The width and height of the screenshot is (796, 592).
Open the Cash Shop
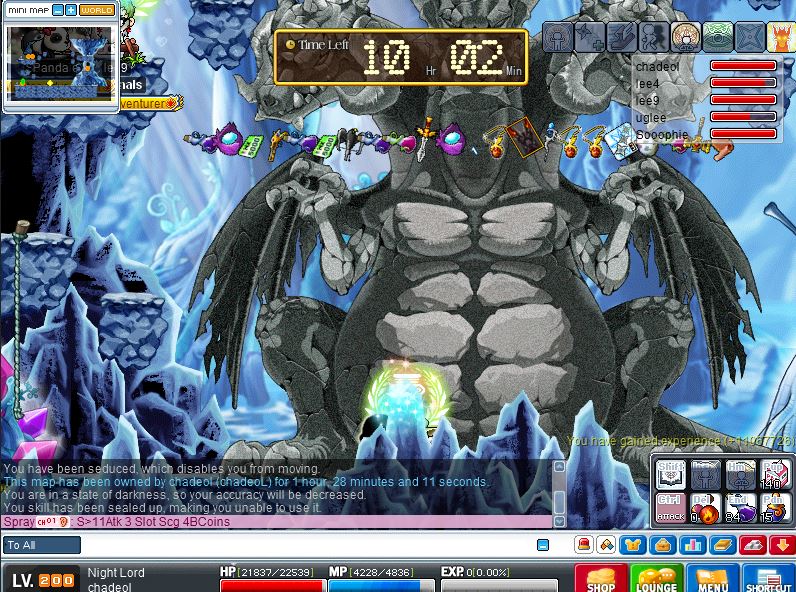[601, 579]
